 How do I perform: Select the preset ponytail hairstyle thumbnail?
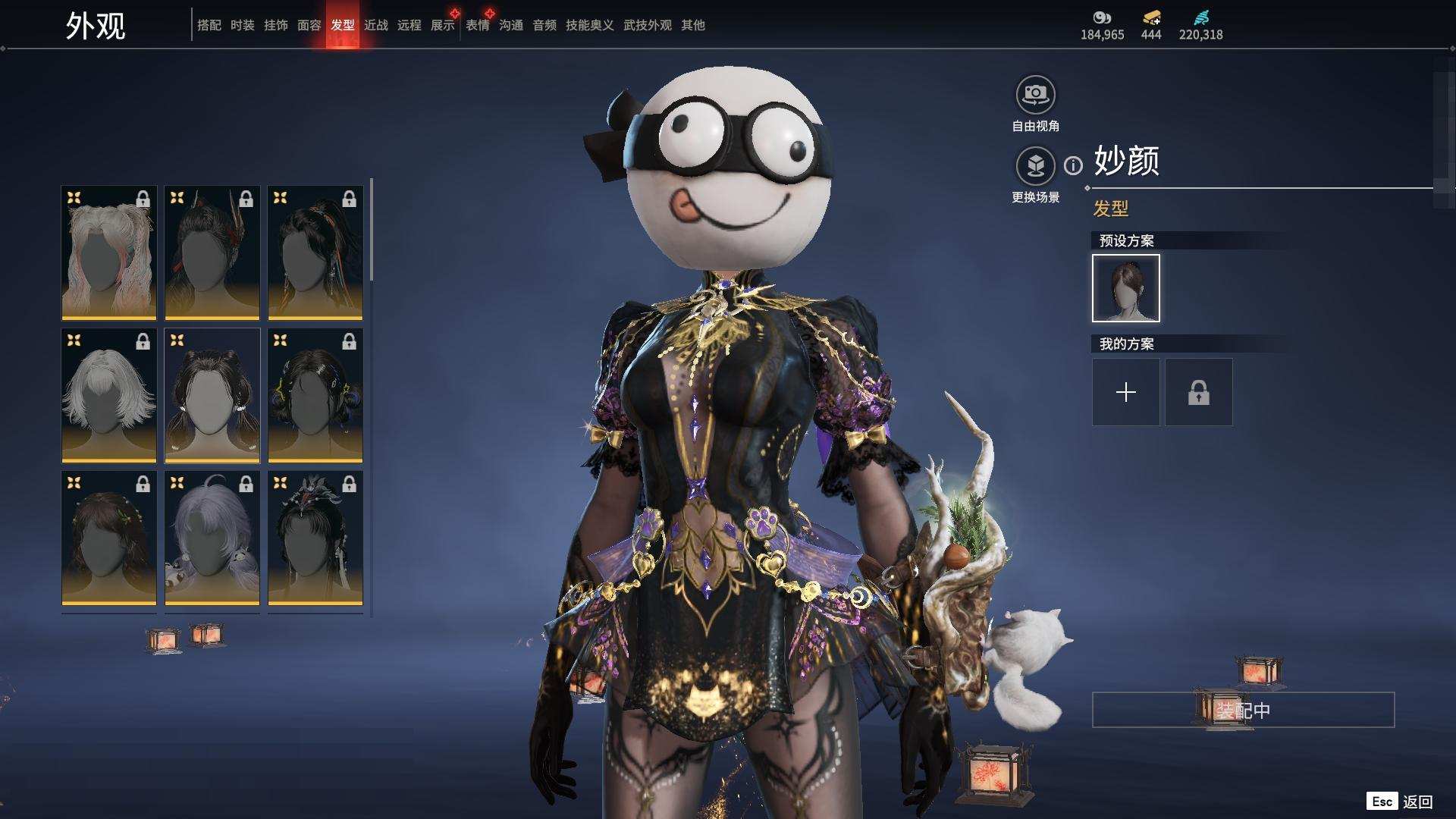click(1126, 288)
